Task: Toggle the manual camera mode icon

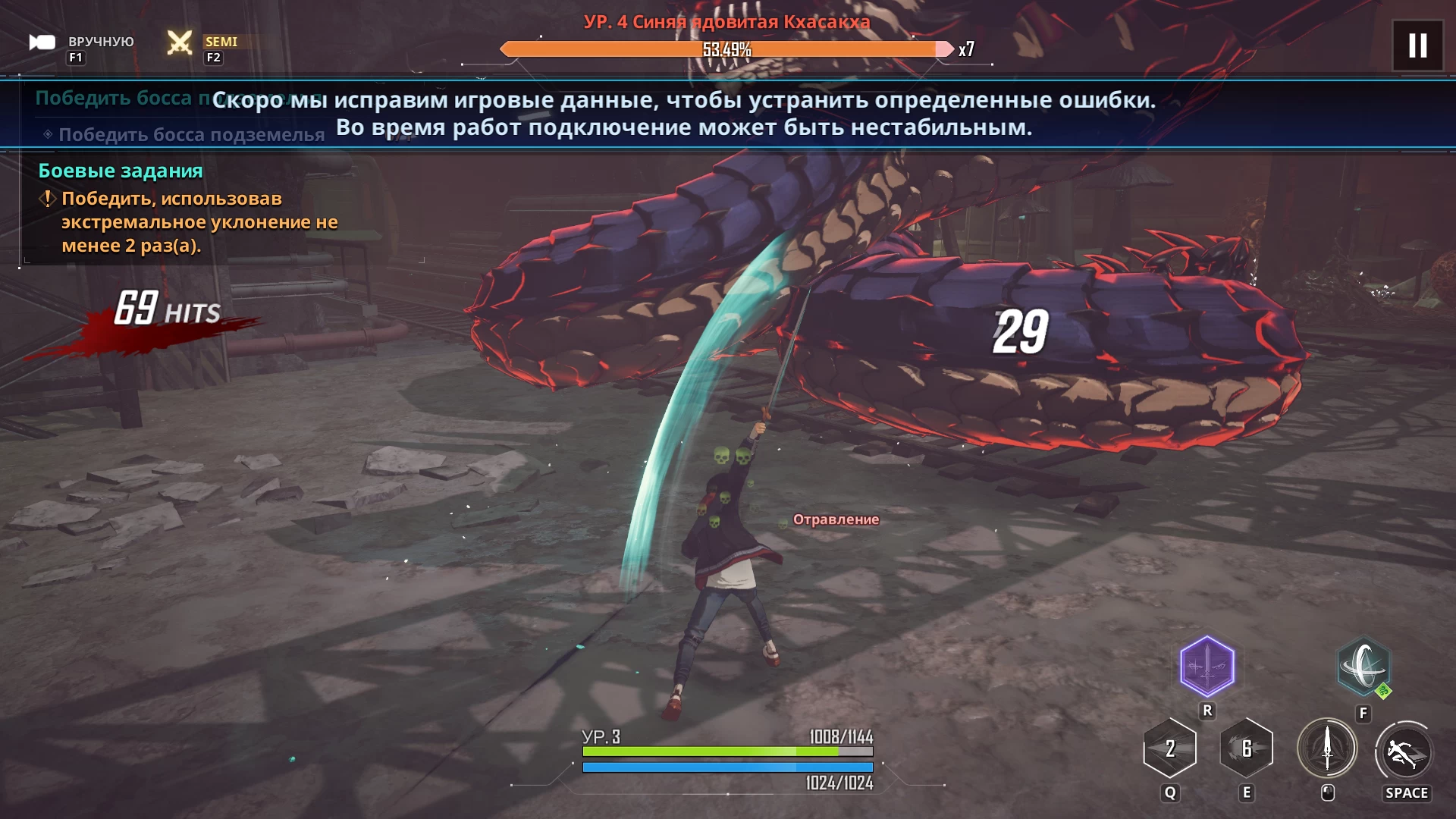Action: point(42,42)
